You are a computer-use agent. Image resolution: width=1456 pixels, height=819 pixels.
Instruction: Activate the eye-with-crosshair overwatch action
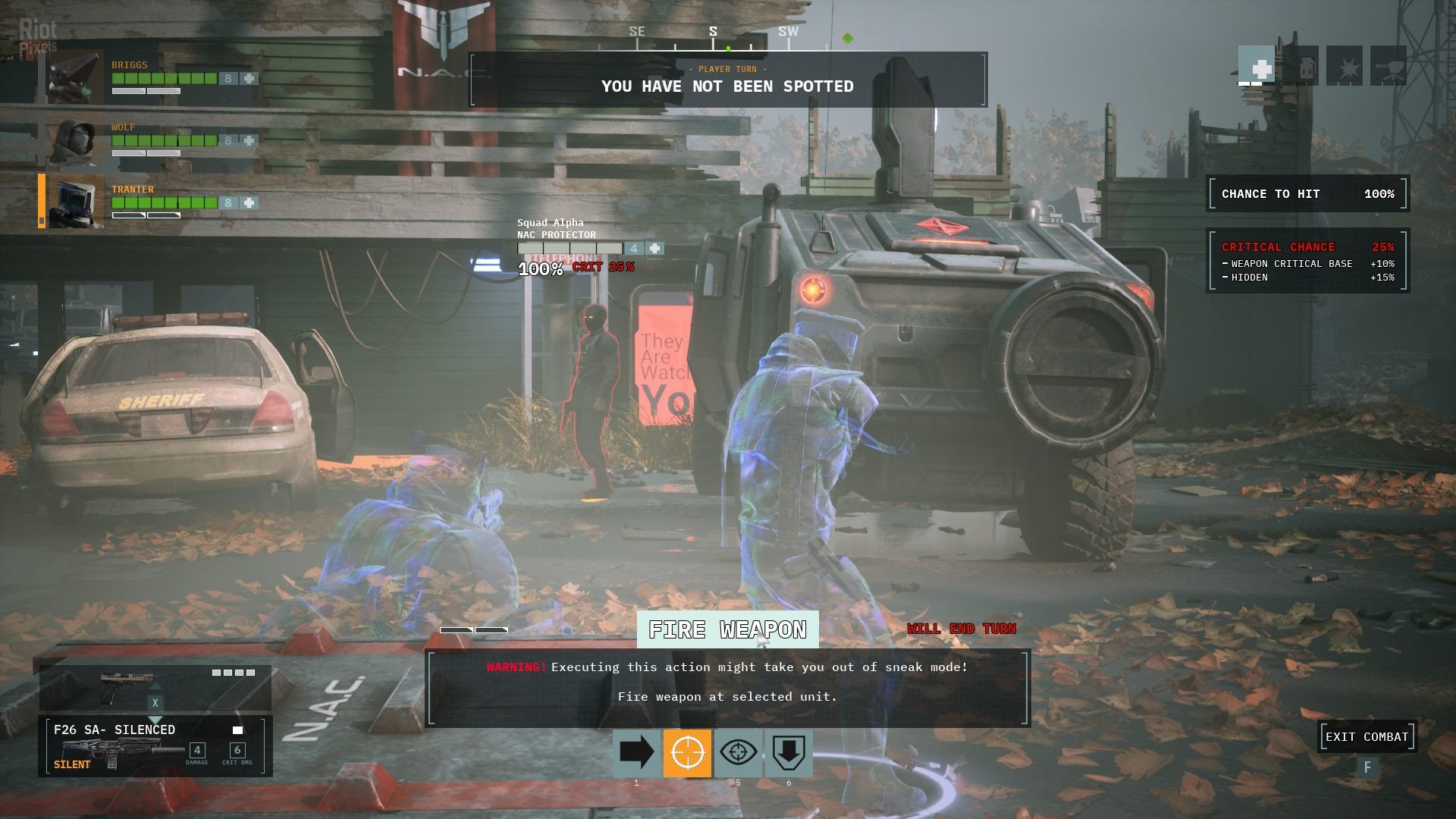738,753
